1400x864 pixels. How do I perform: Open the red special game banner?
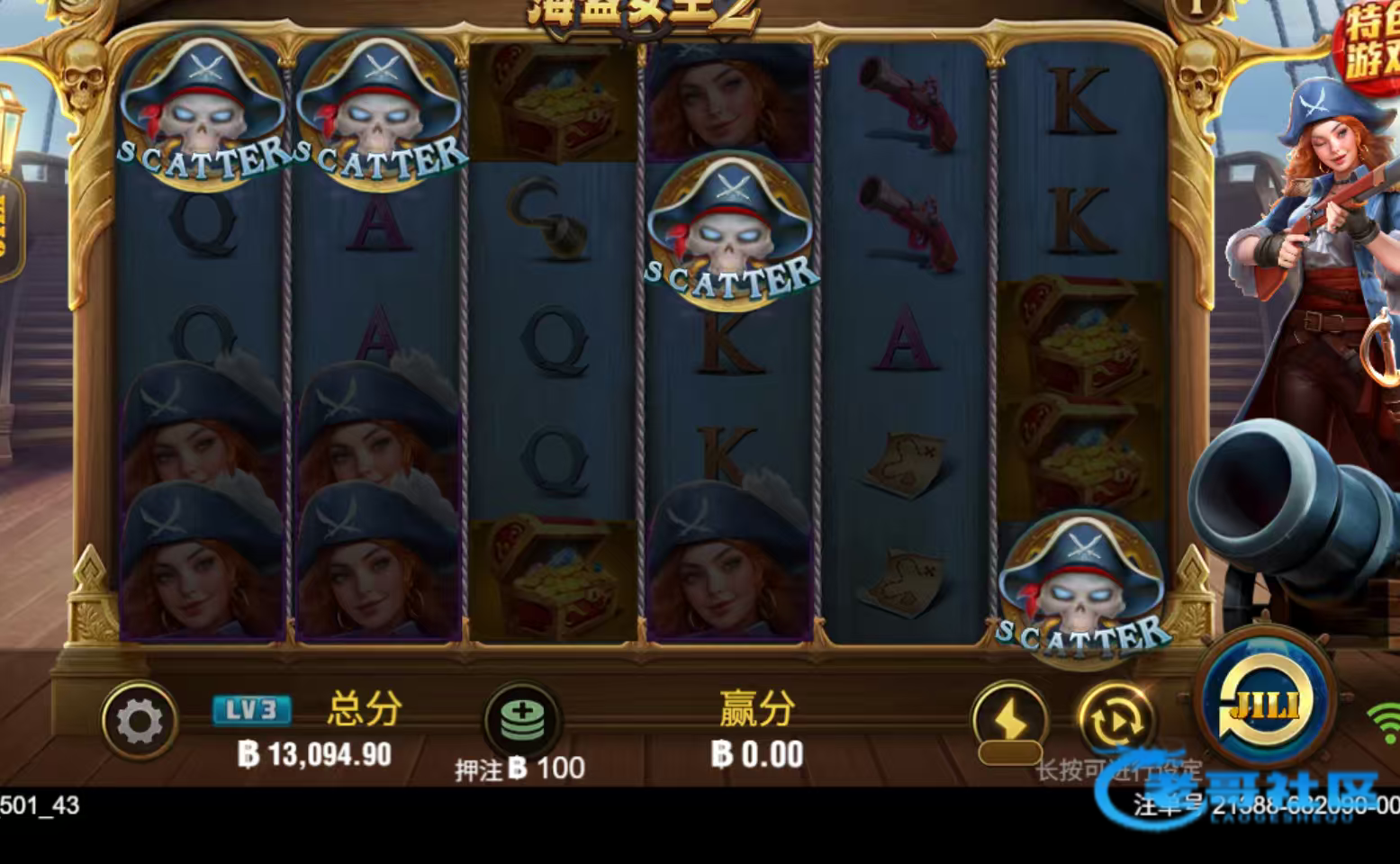pyautogui.click(x=1371, y=47)
